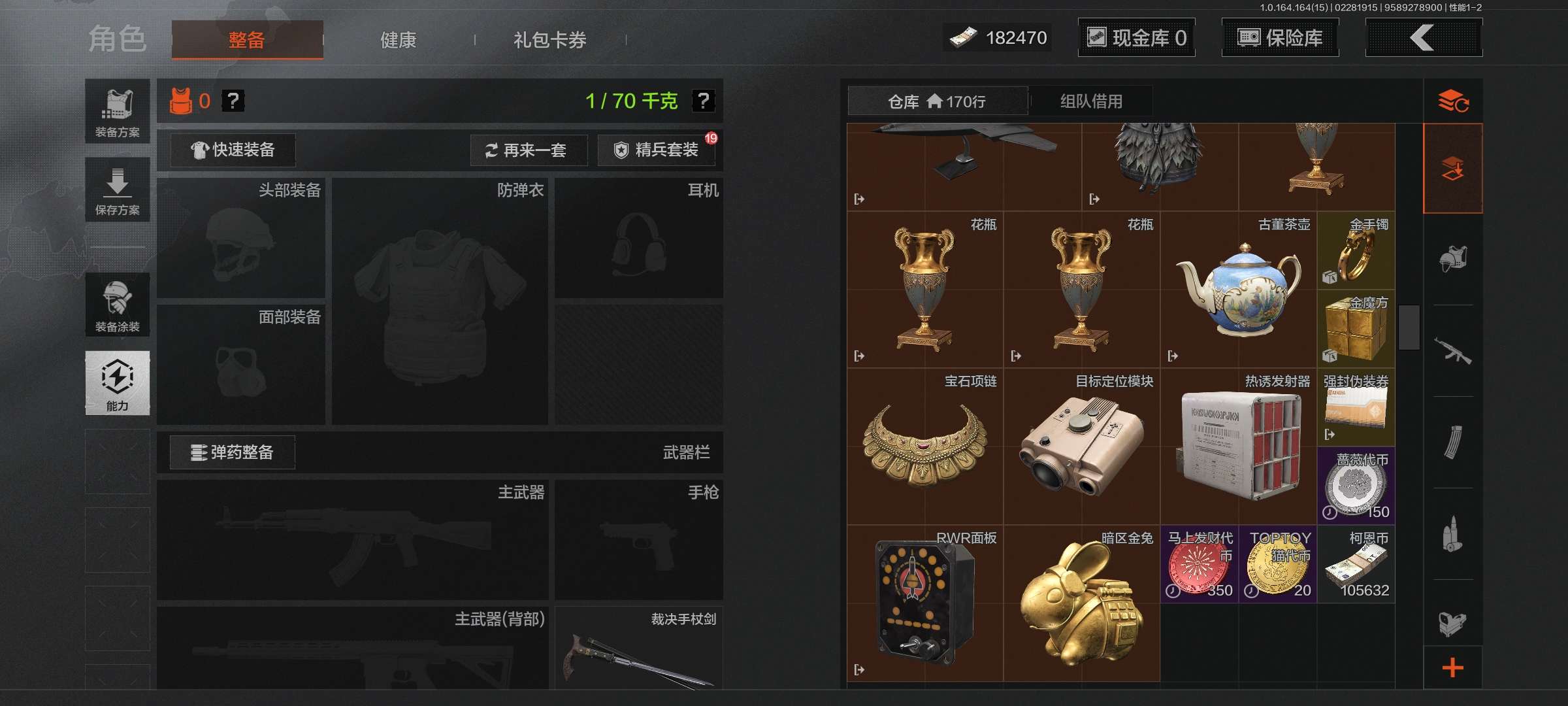The image size is (1568, 706).
Task: Select the helmet and armor filter icon
Action: coord(1454,260)
